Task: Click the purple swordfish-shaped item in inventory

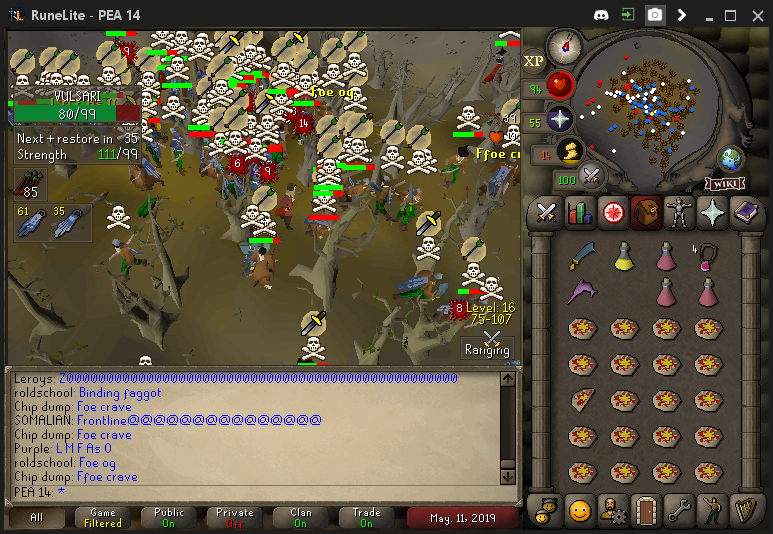Action: pyautogui.click(x=582, y=293)
